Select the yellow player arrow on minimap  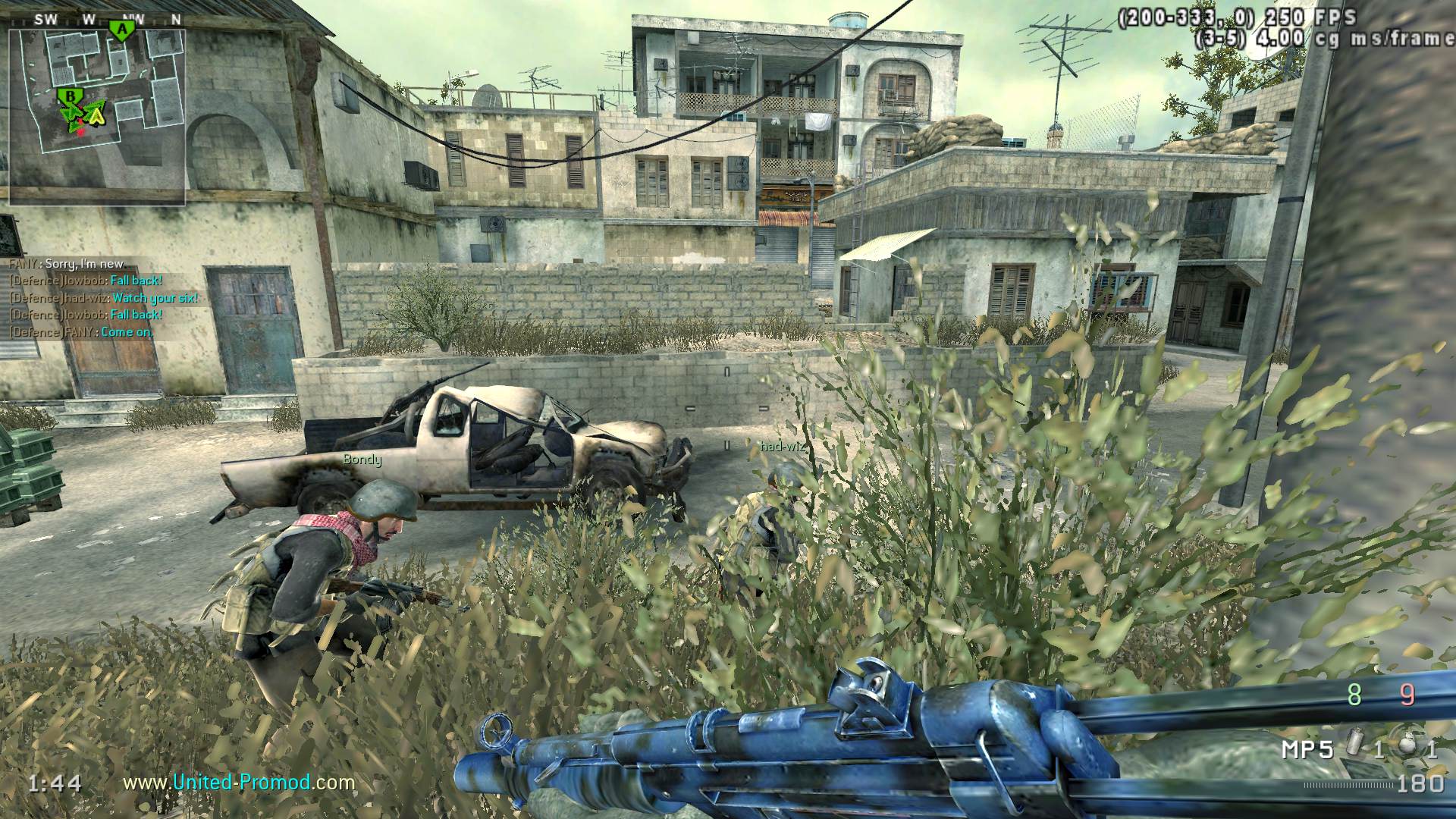[96, 115]
